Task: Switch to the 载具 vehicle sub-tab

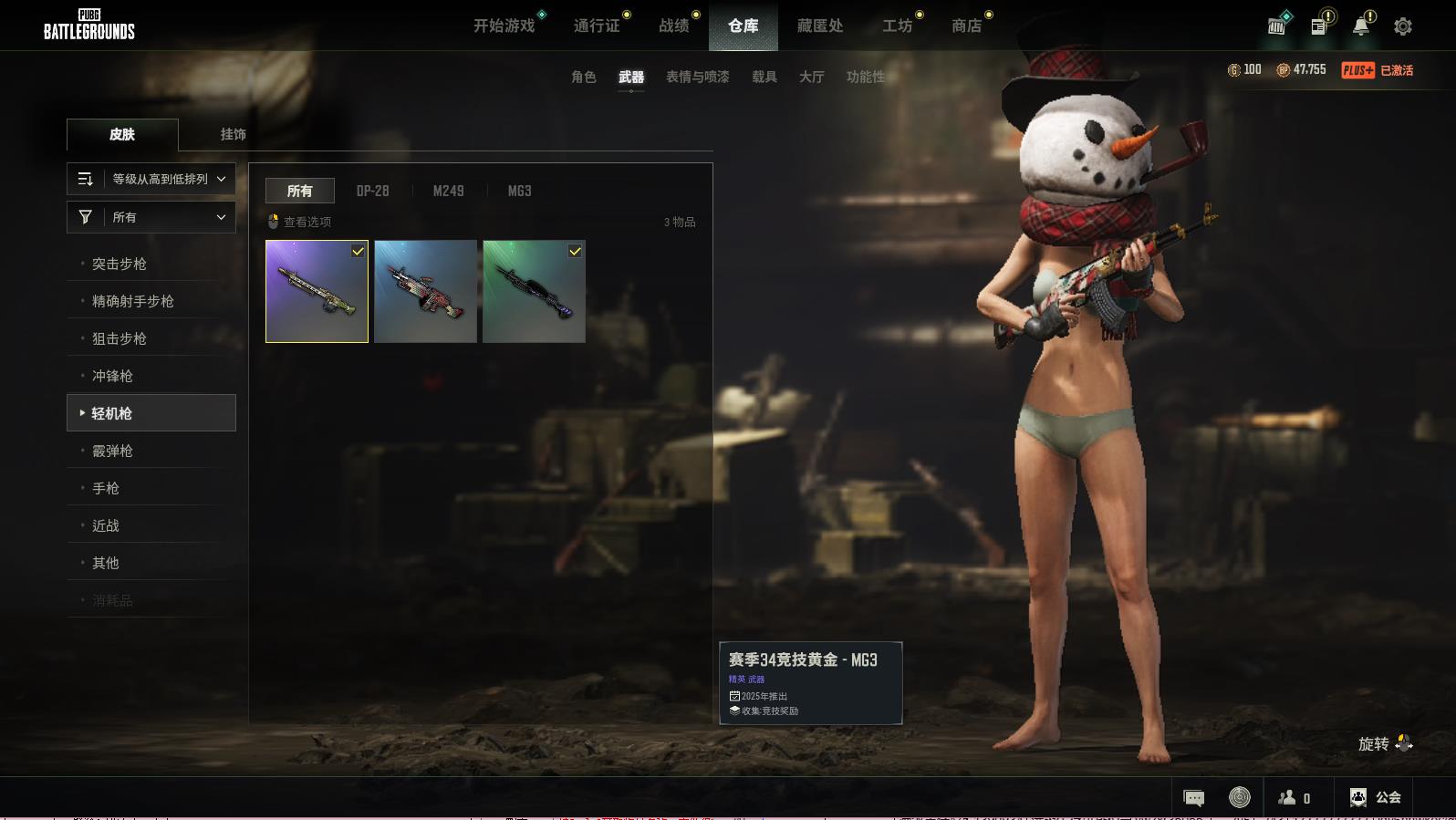Action: pos(764,77)
